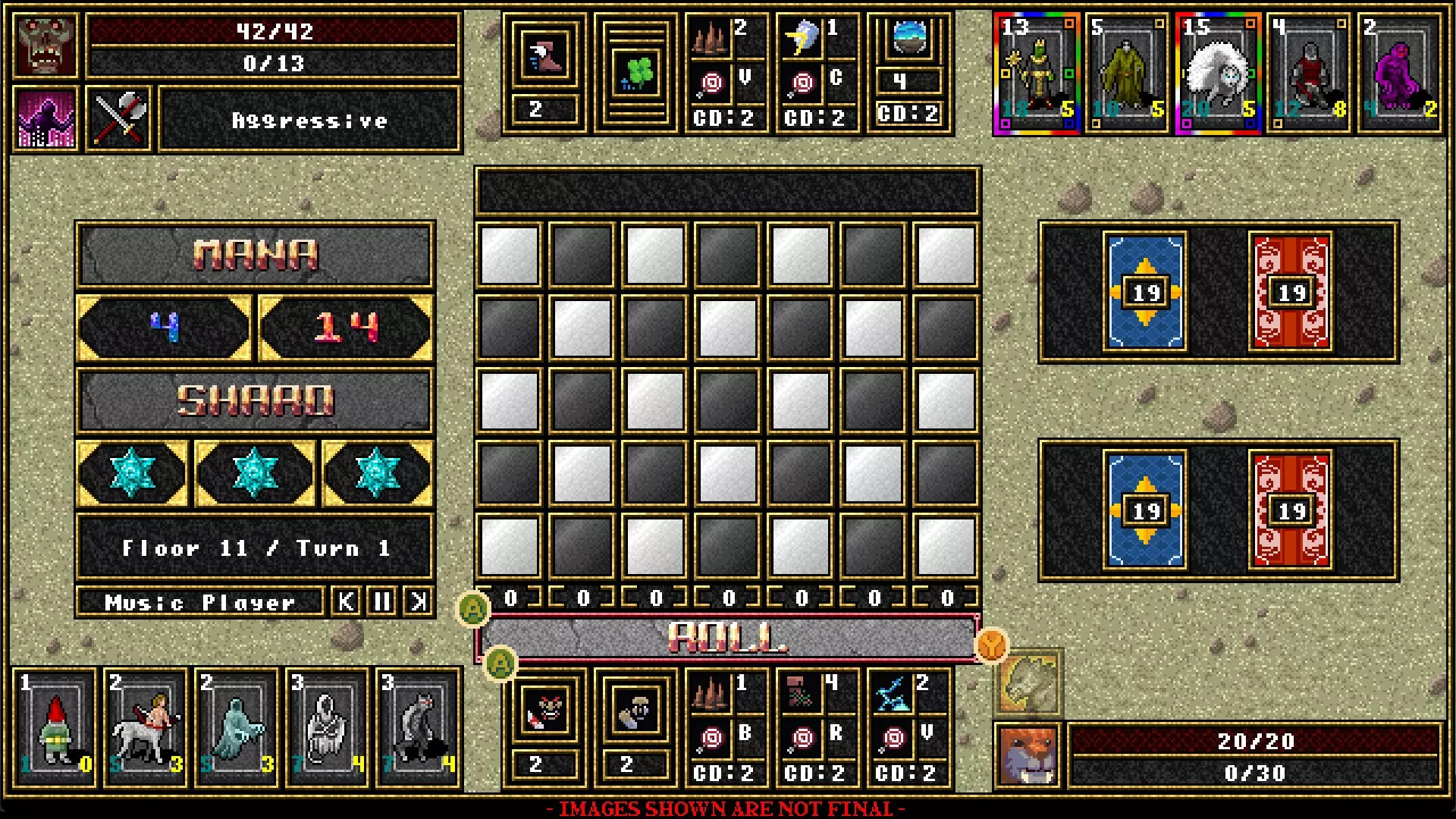
Task: Skip to the next music track
Action: (418, 602)
